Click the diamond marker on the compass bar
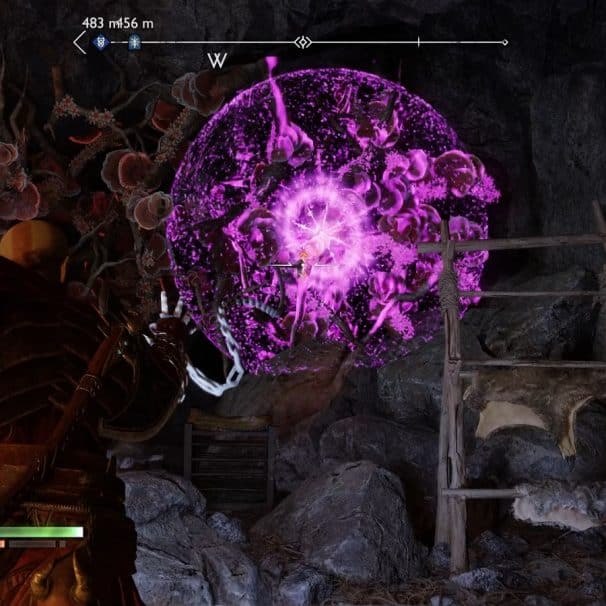Viewport: 606px width, 606px height. [303, 42]
